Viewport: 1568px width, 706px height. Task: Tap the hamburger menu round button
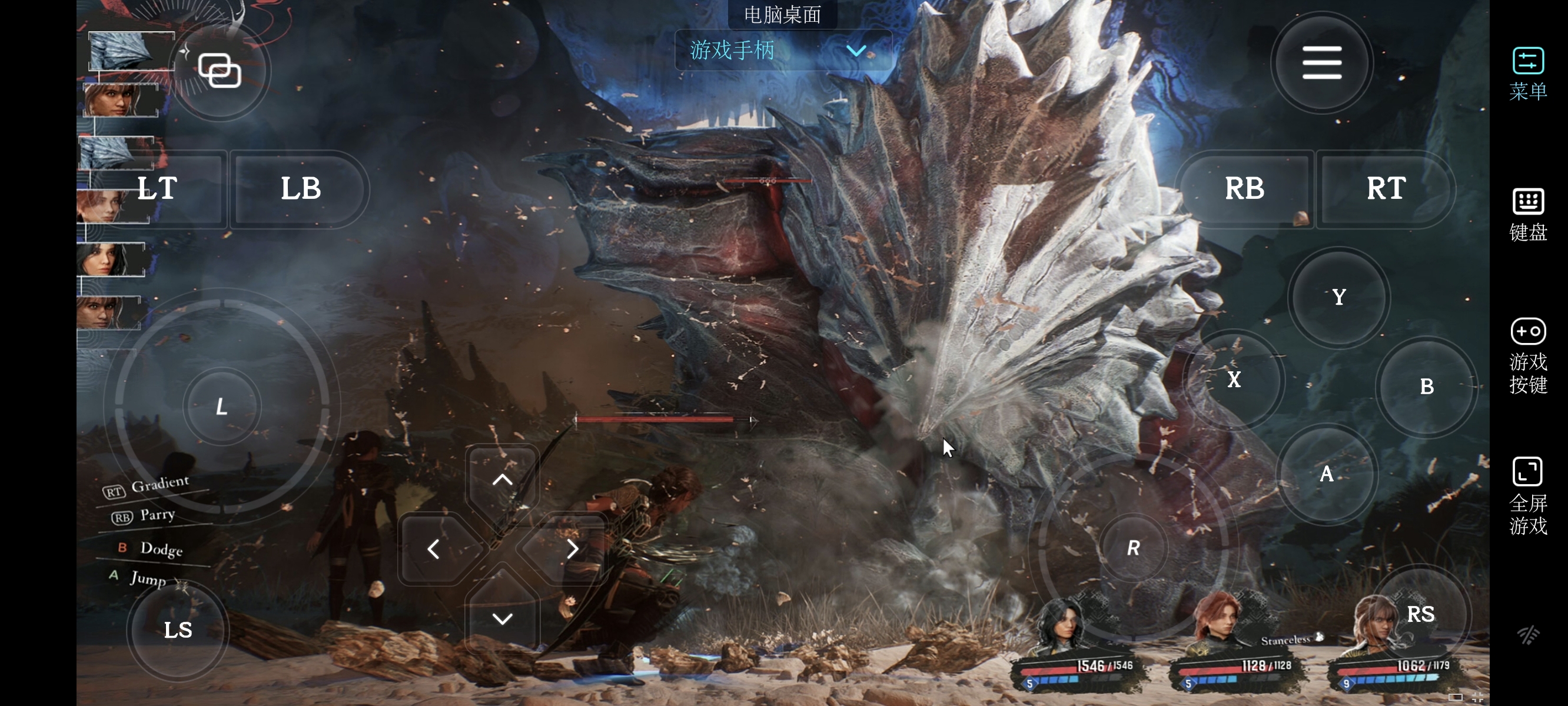[1321, 63]
